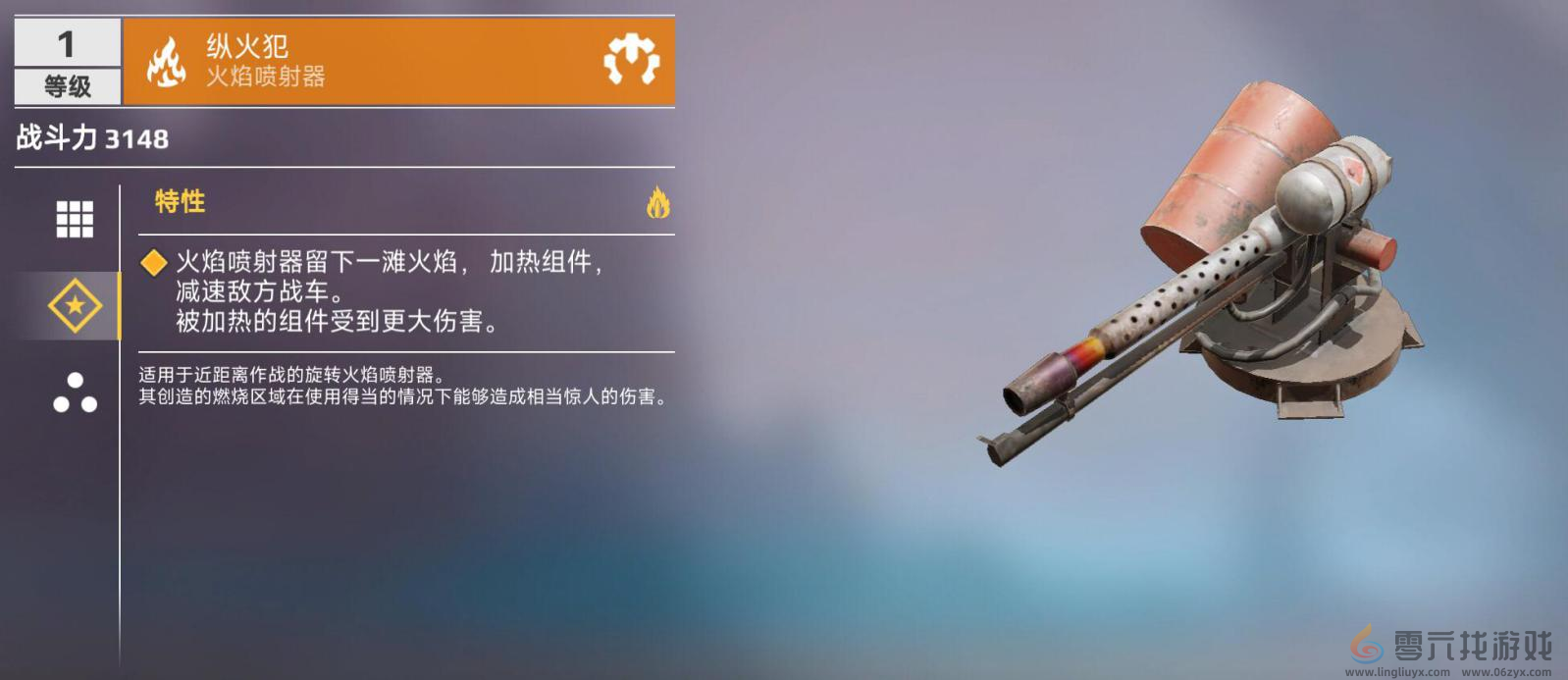Open the grid stats tab
This screenshot has height=680, width=1568.
click(75, 219)
